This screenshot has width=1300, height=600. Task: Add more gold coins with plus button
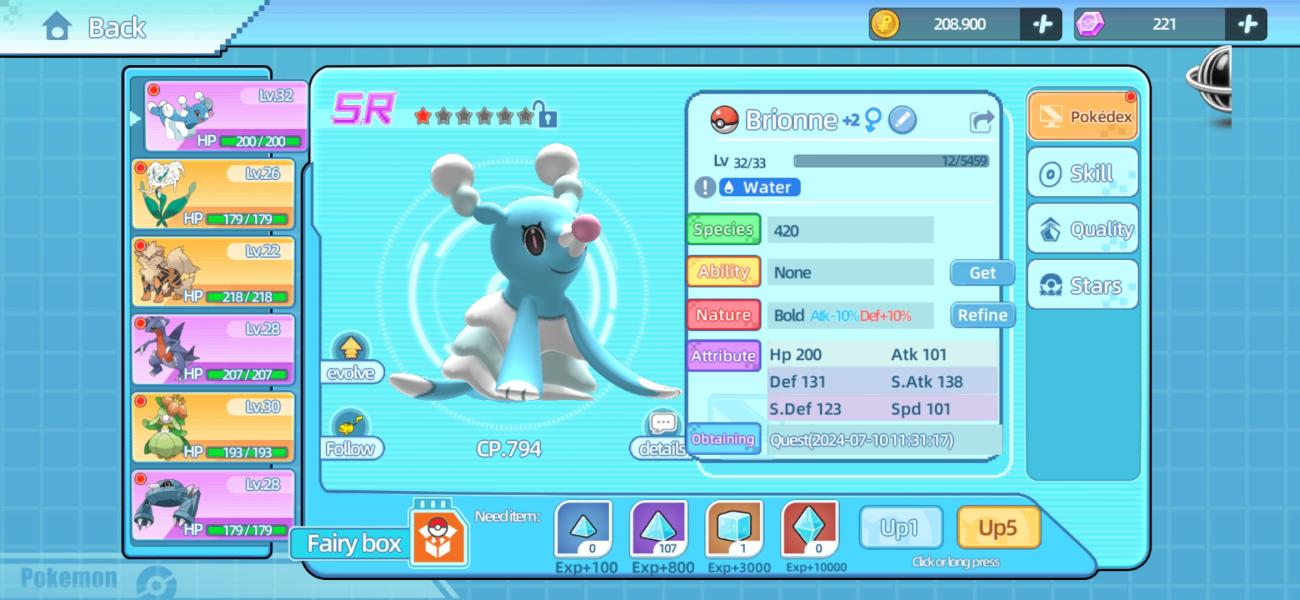point(1042,24)
